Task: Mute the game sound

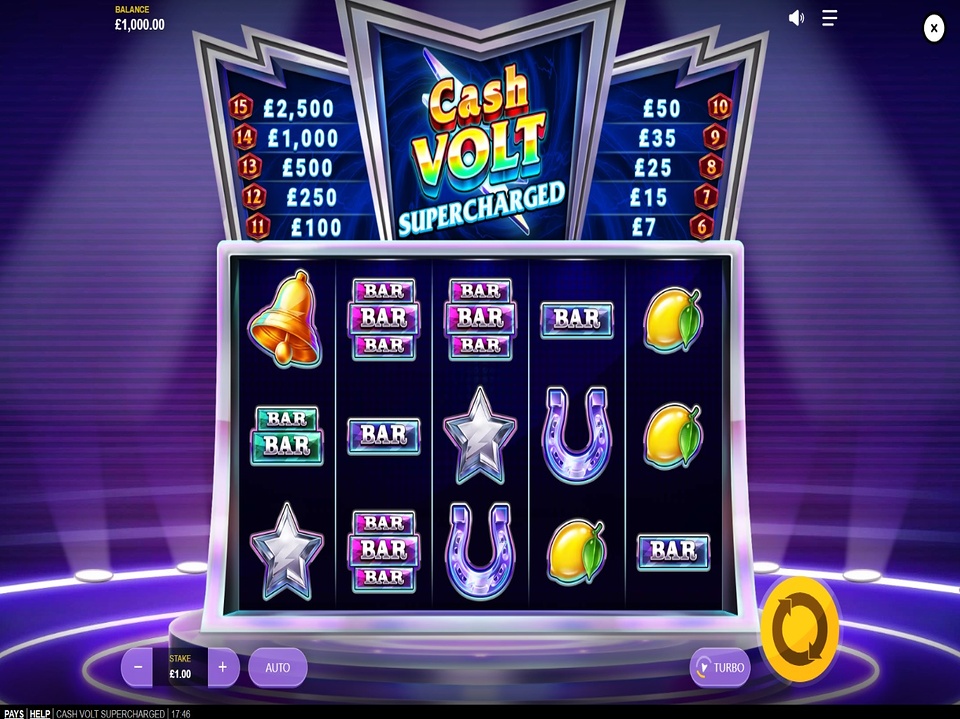Action: [x=796, y=18]
